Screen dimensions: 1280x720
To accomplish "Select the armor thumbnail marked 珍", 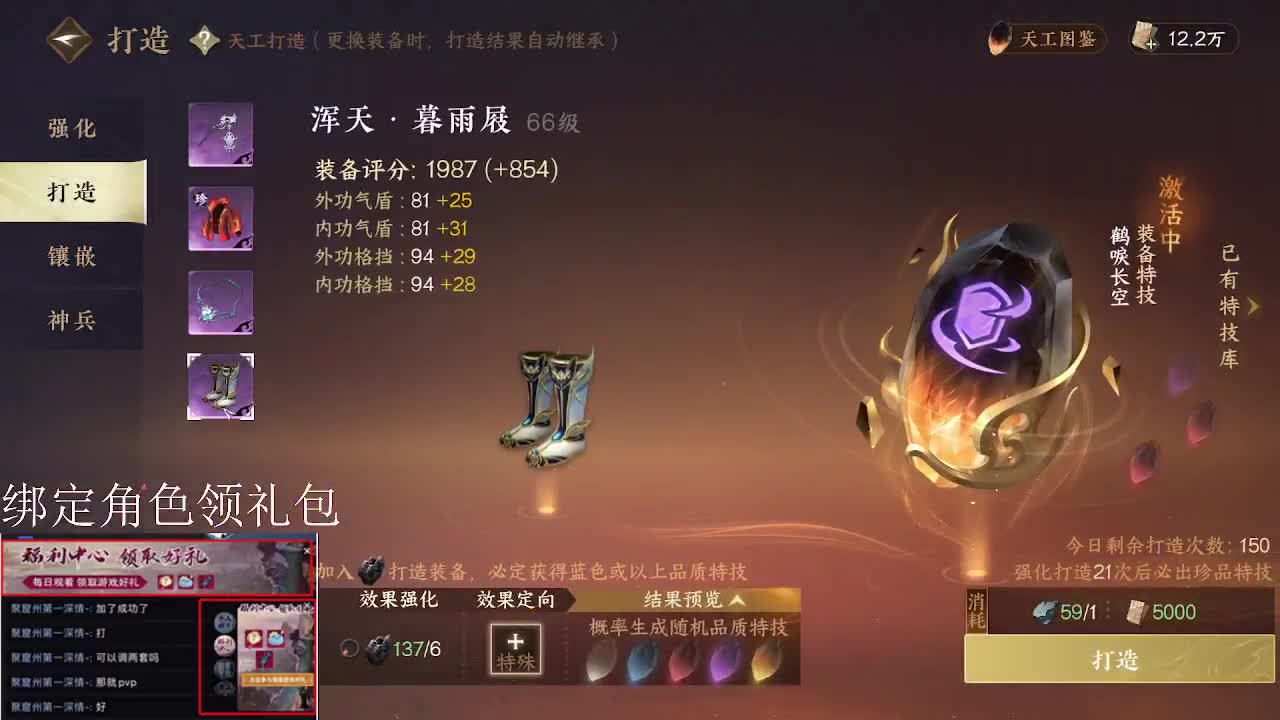I will [220, 219].
